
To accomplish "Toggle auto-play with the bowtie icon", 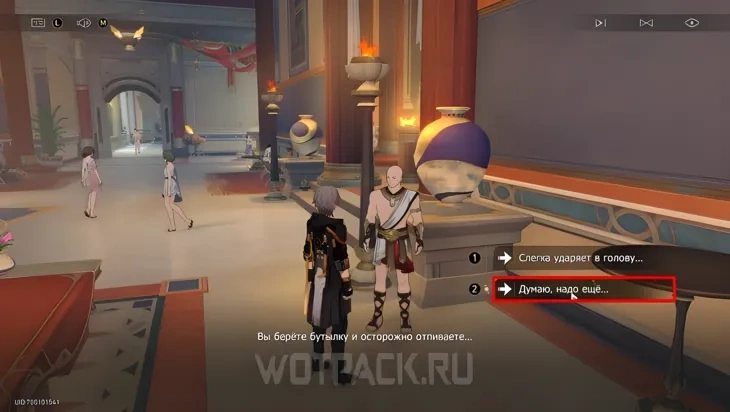I will tap(646, 22).
